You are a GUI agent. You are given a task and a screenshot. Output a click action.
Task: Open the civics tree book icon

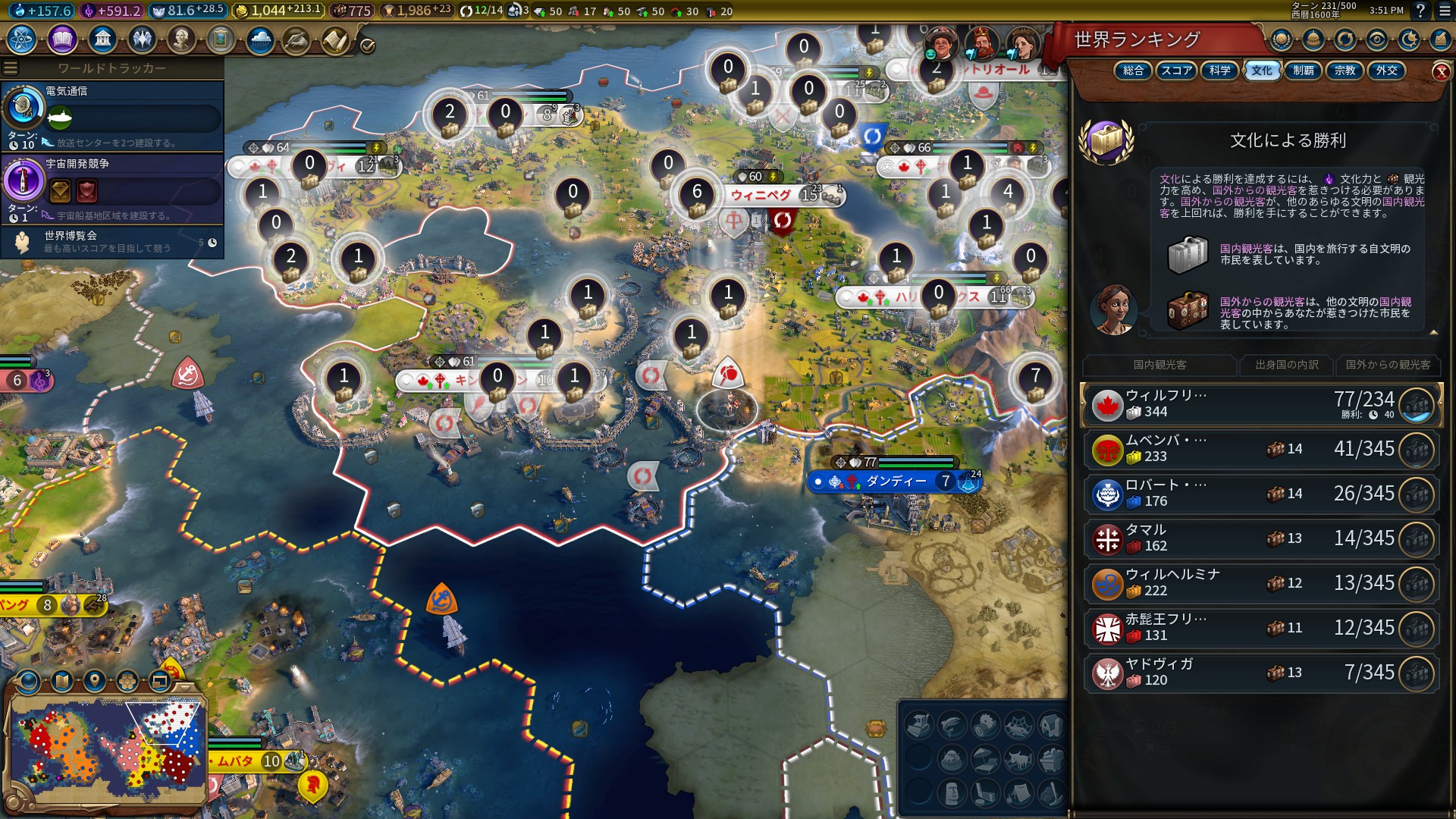[62, 39]
